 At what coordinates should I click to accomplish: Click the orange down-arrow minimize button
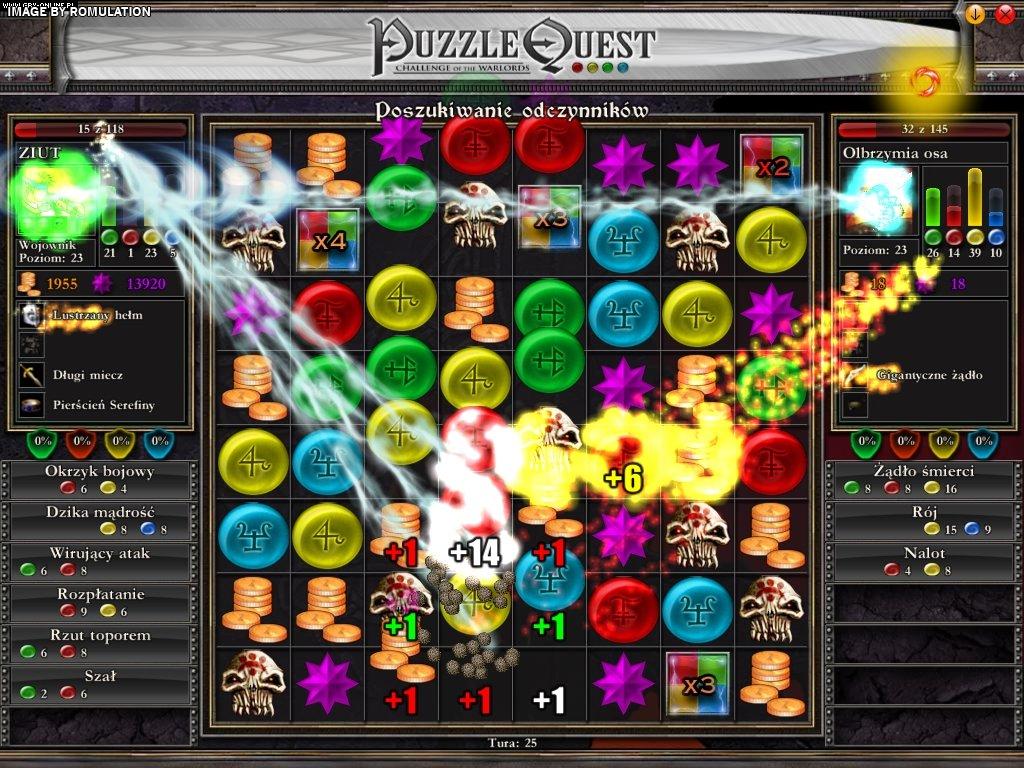click(x=975, y=14)
